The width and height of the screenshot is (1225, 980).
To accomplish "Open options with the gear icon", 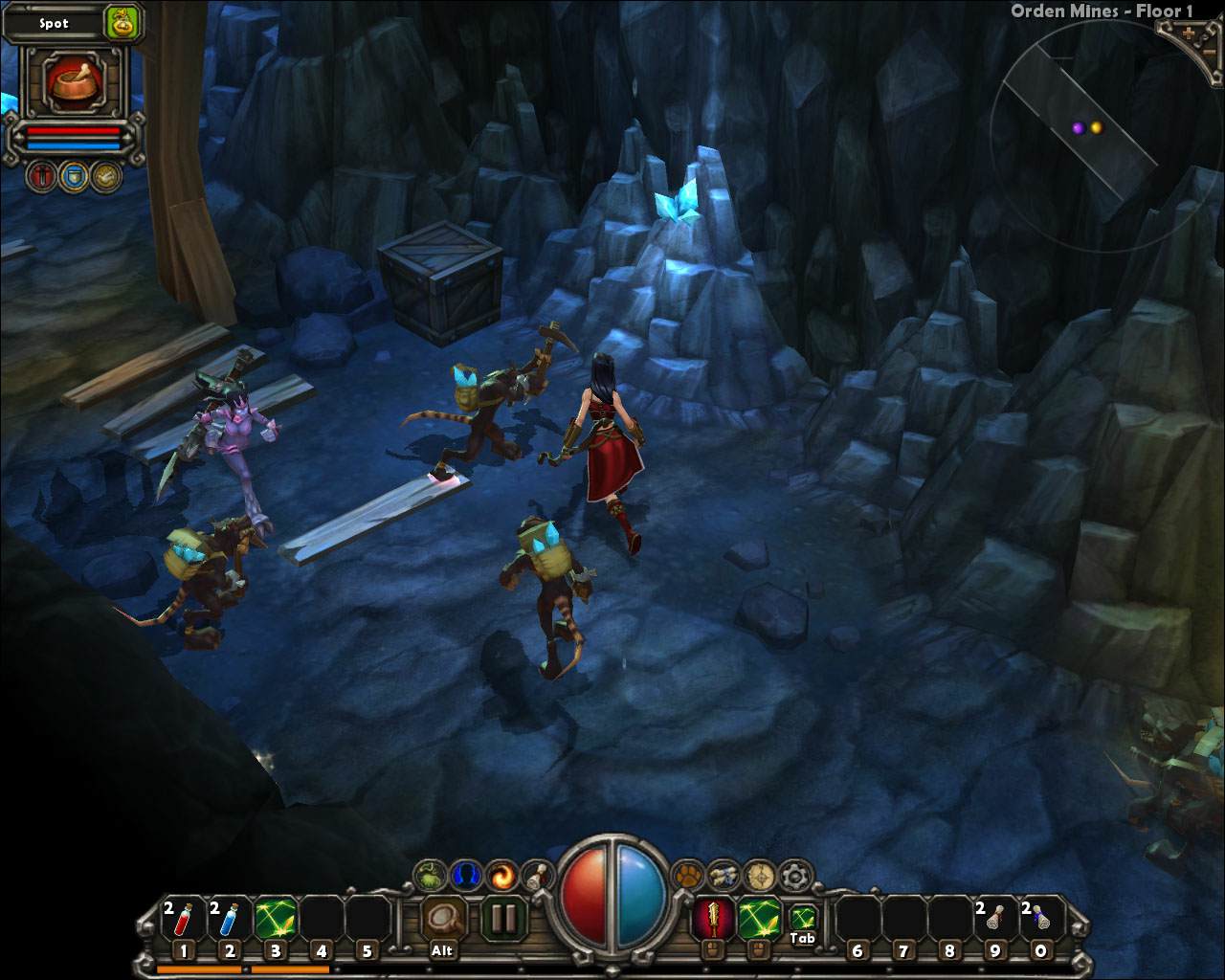I will coord(795,874).
